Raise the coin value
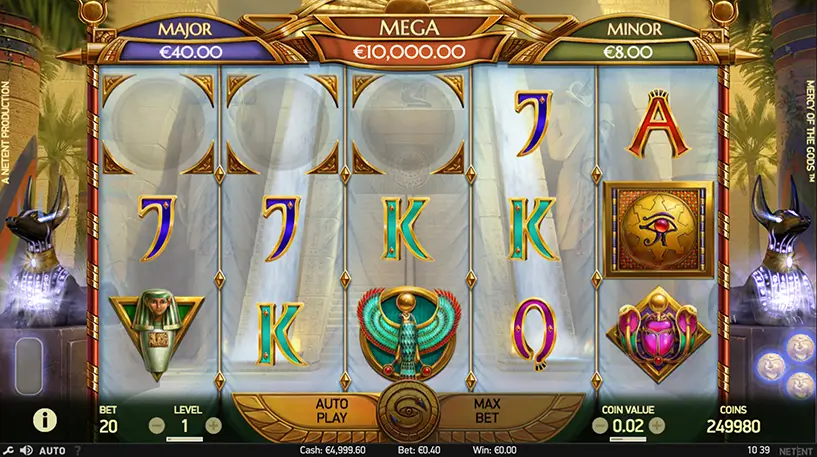 pos(657,426)
